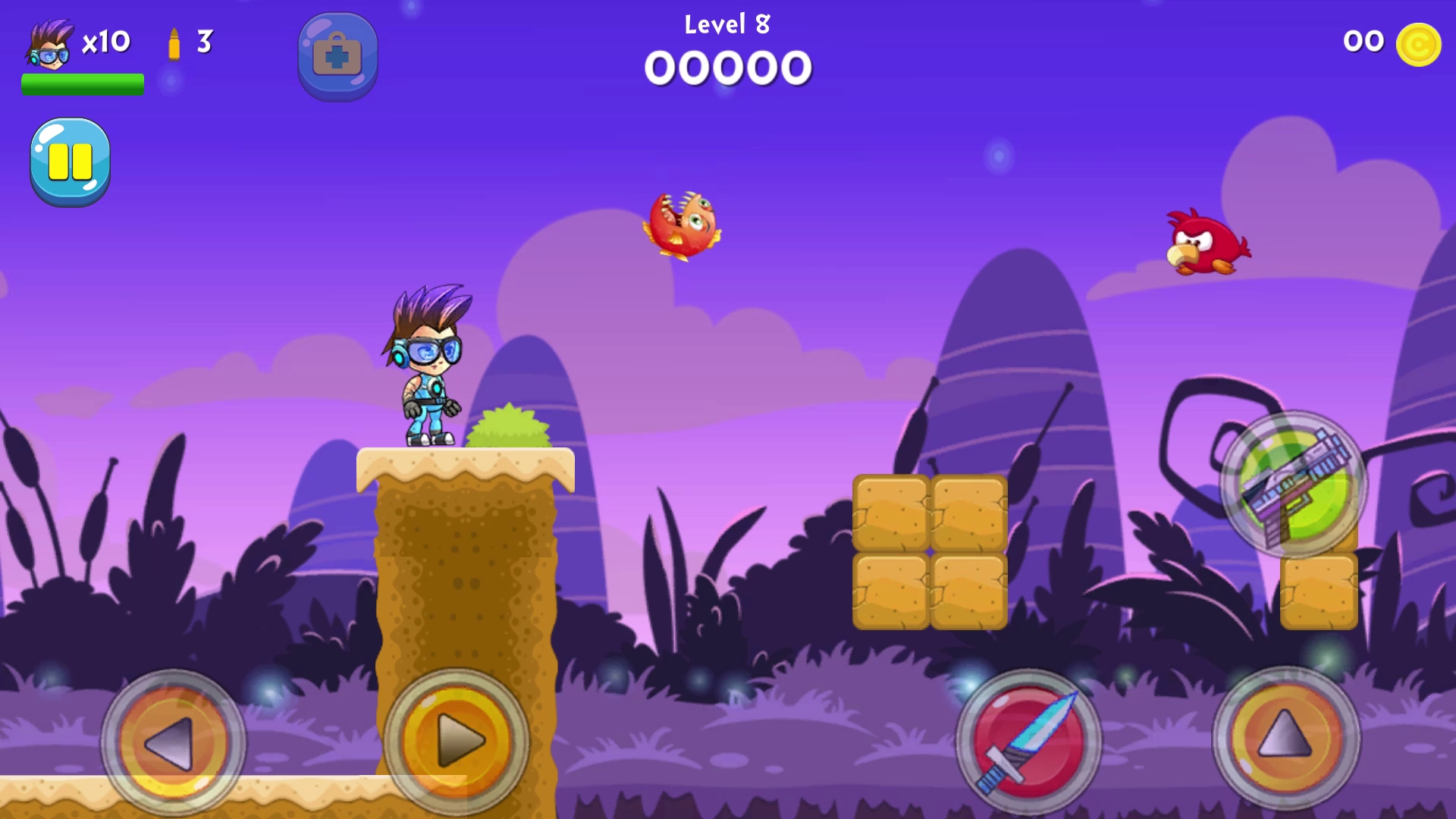
Task: Tap the first aid kit icon
Action: click(337, 55)
